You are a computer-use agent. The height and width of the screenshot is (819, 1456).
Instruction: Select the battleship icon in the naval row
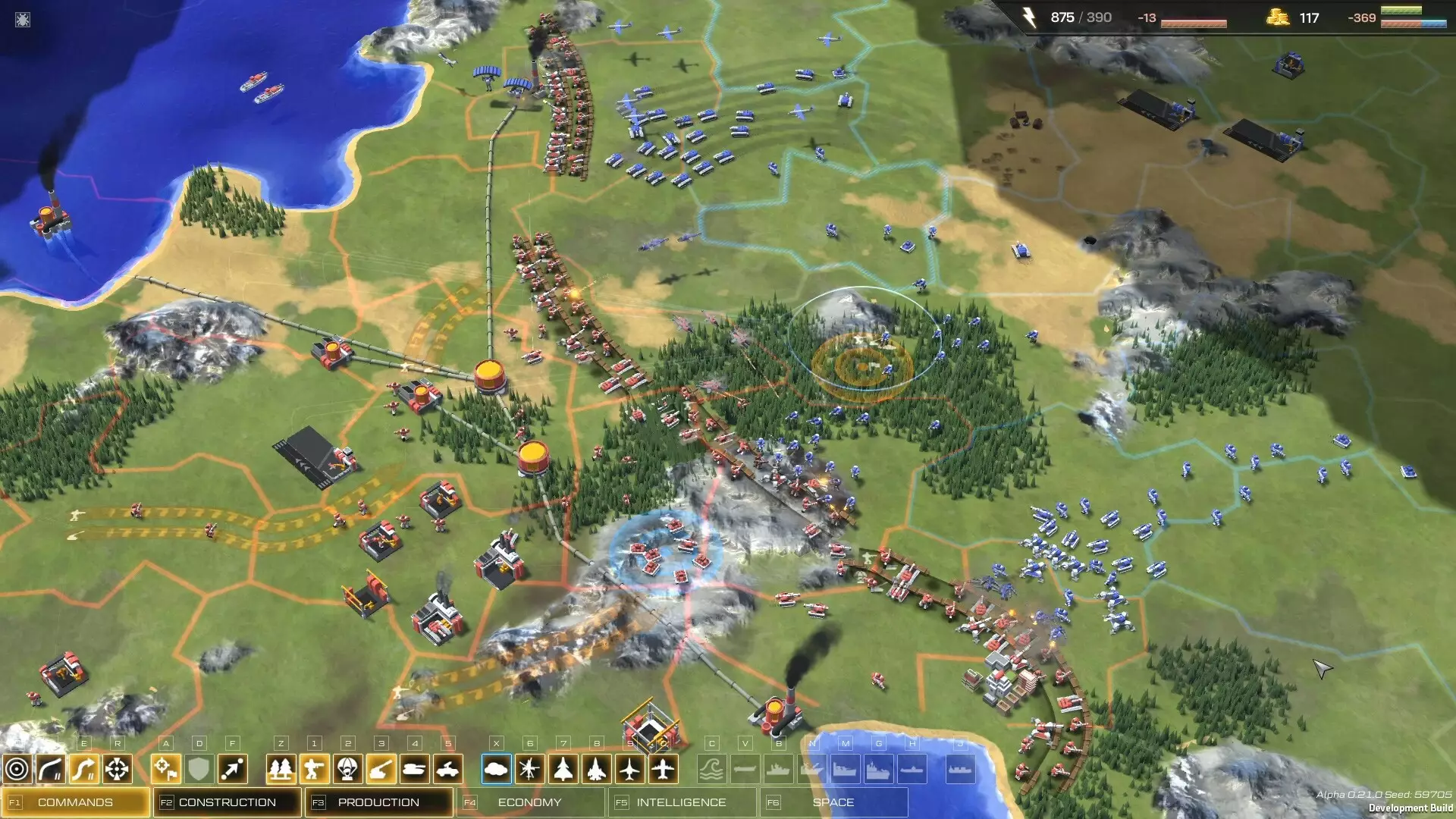(x=878, y=769)
